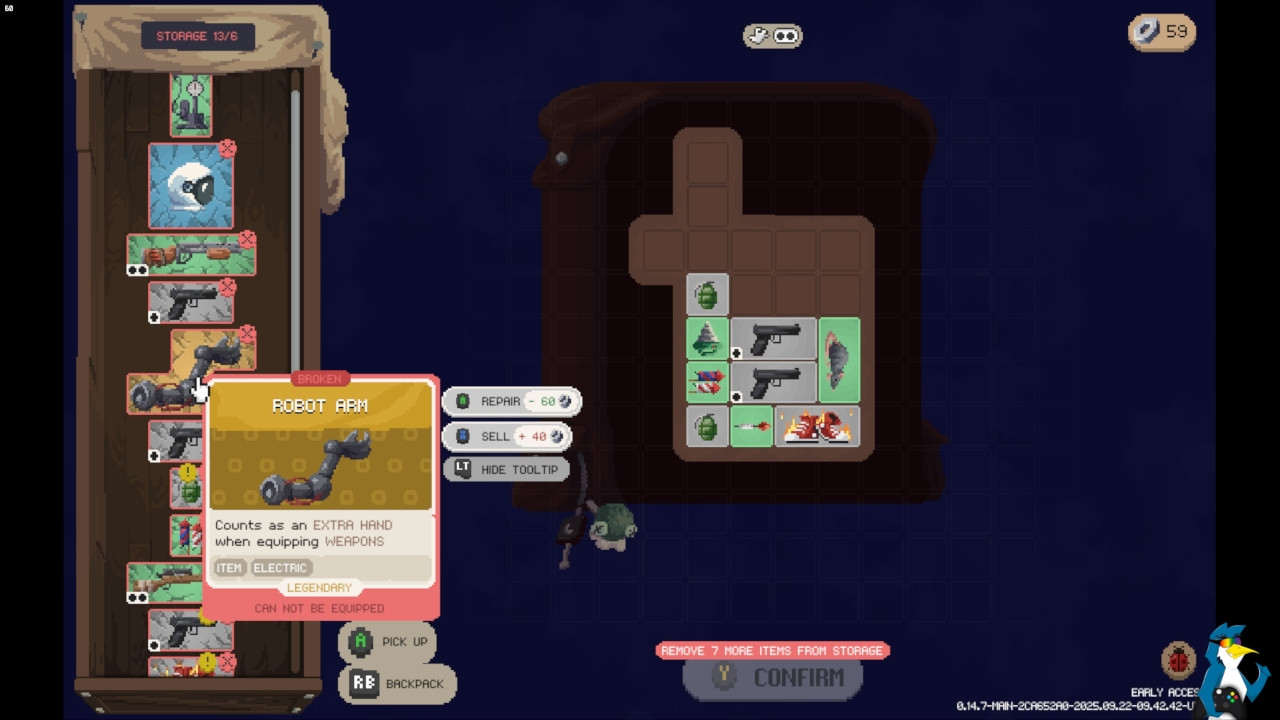Select the red dart in the backpack

pos(751,427)
